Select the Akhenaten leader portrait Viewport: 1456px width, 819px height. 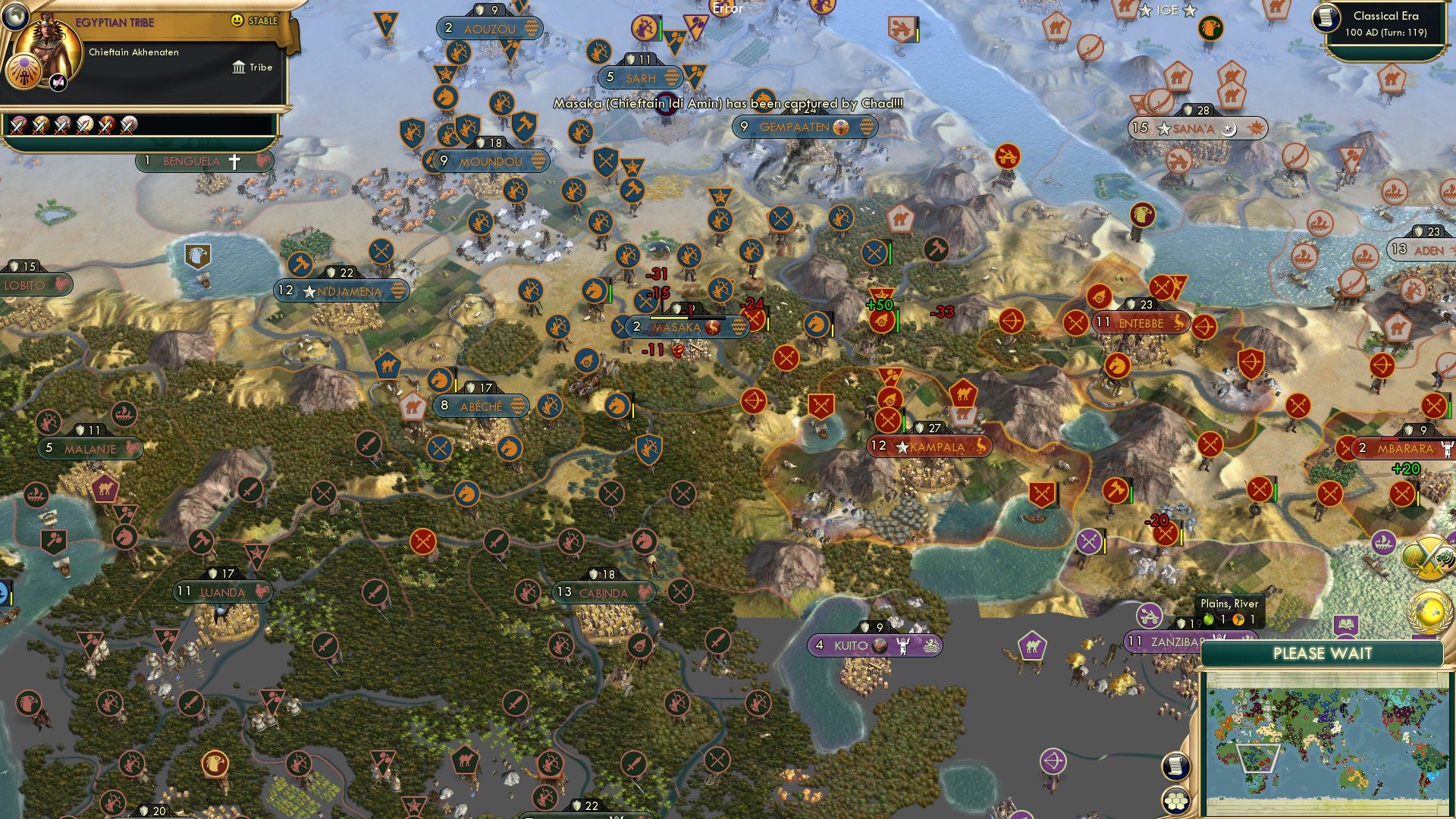pos(47,45)
